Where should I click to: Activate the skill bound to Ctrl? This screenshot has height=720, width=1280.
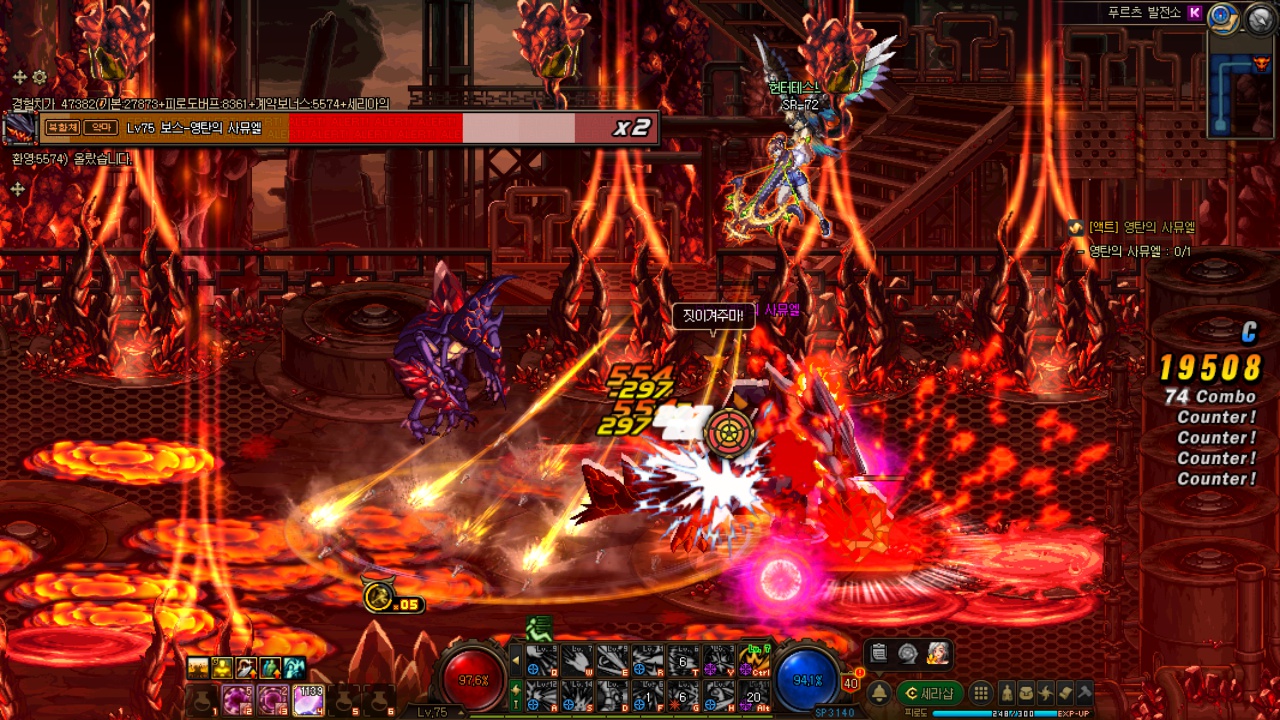tap(754, 660)
